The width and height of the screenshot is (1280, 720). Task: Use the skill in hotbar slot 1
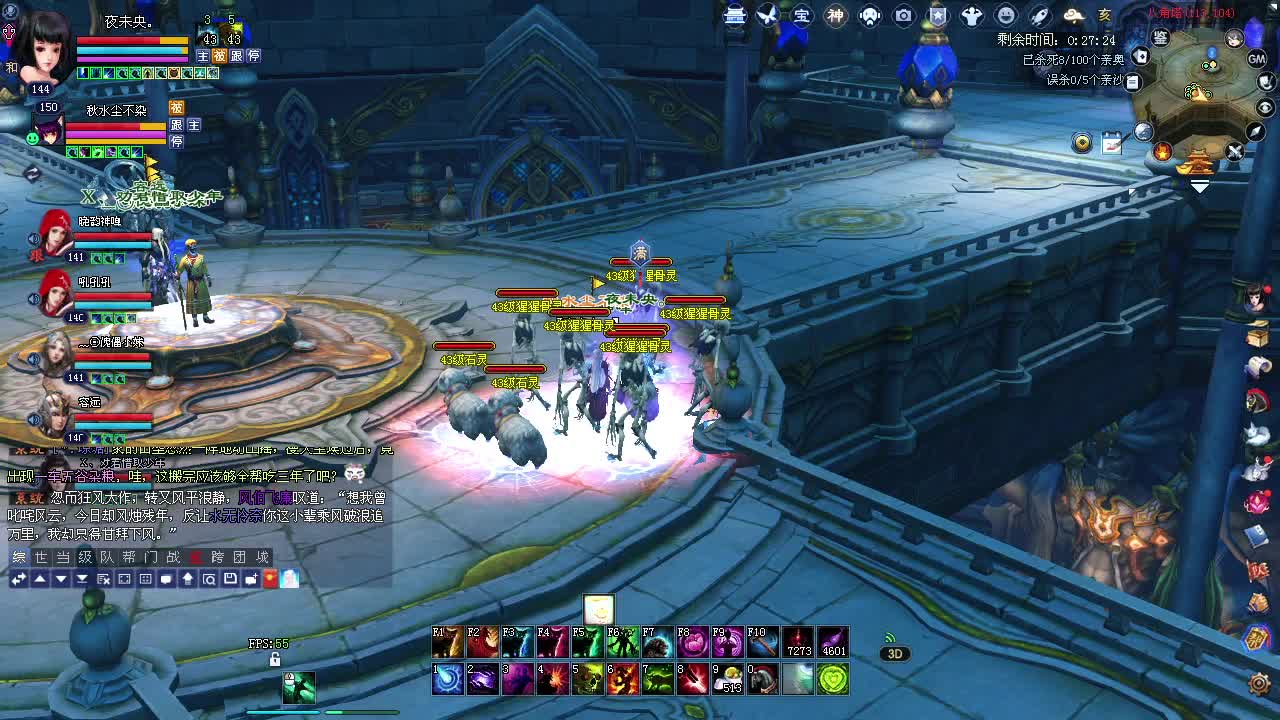447,679
